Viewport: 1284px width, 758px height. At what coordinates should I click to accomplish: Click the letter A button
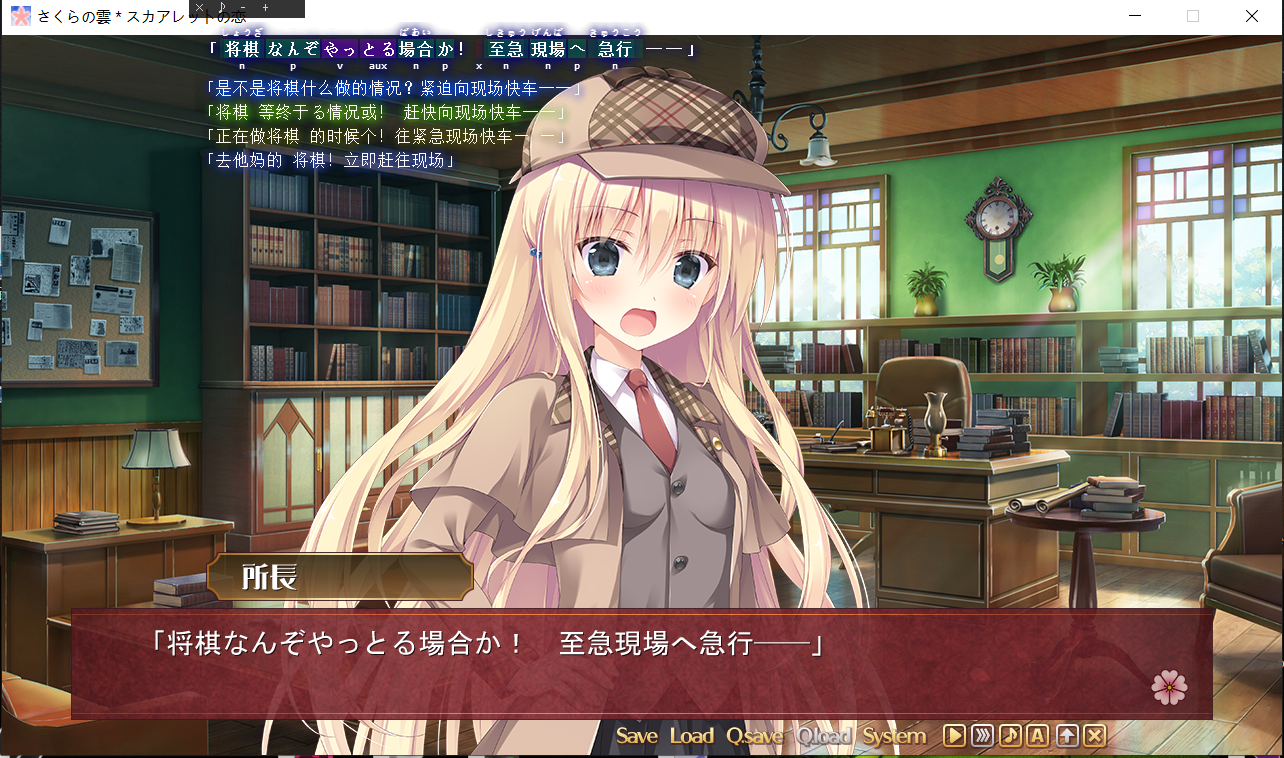(x=1037, y=737)
